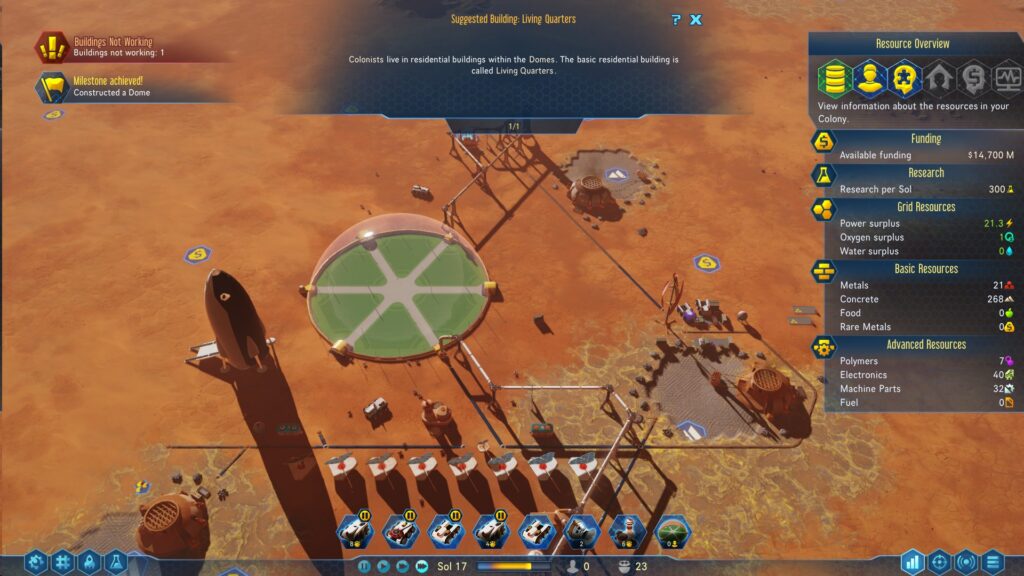Switch to the puzzle head traits tab

click(904, 77)
